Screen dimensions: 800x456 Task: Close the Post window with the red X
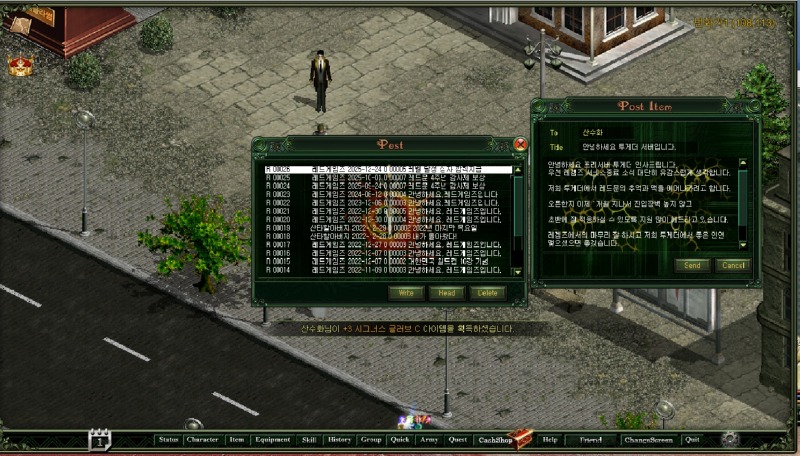tap(520, 145)
